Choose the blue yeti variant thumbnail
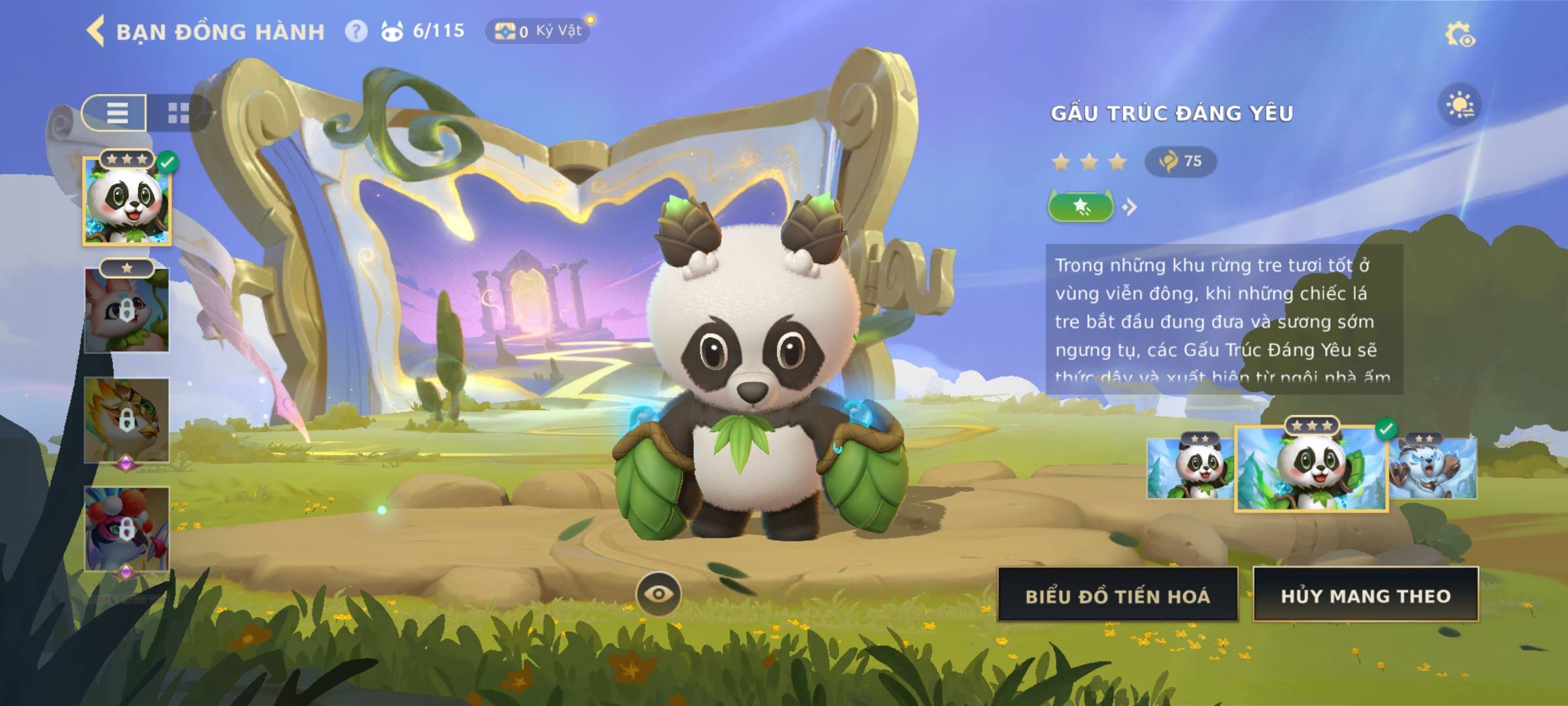The width and height of the screenshot is (1568, 706). coord(1433,468)
